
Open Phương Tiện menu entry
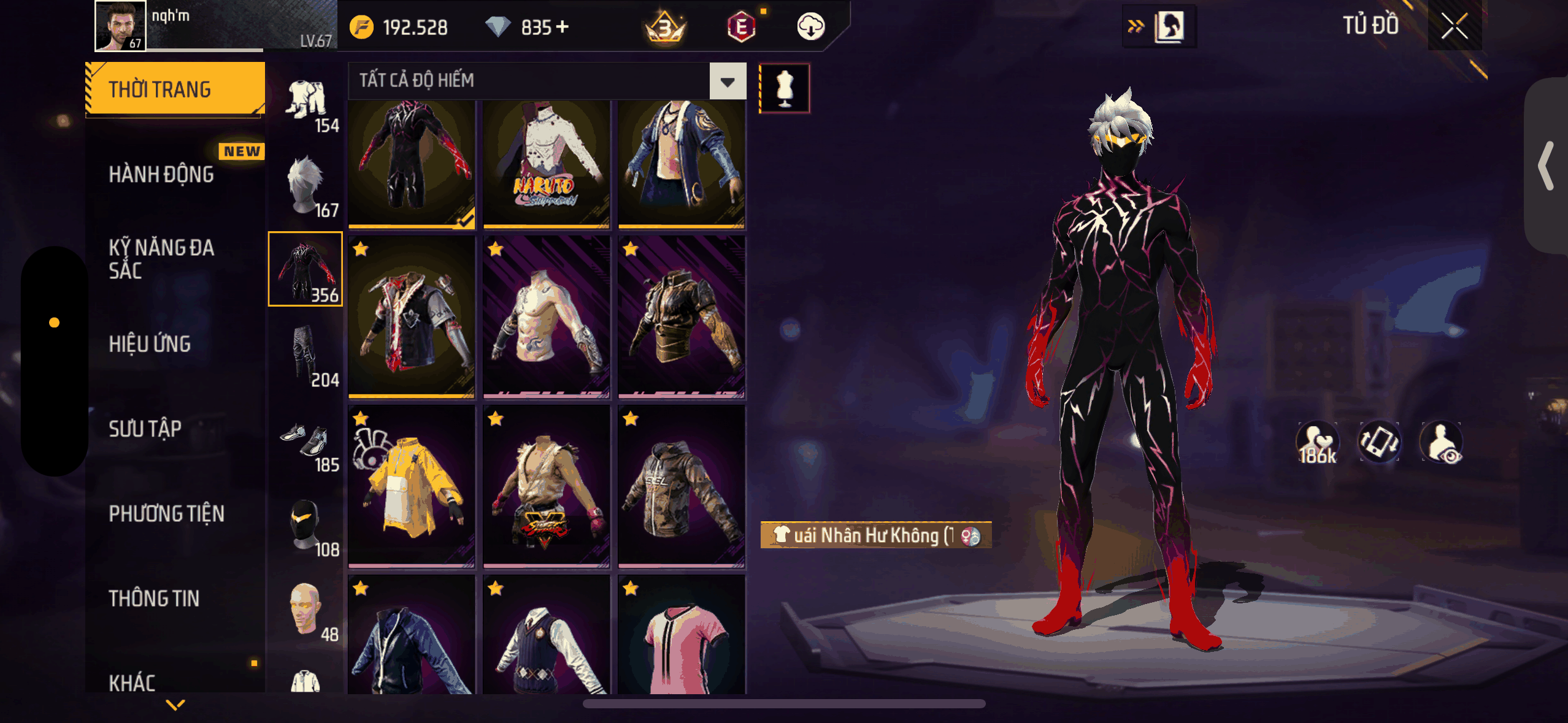[166, 514]
